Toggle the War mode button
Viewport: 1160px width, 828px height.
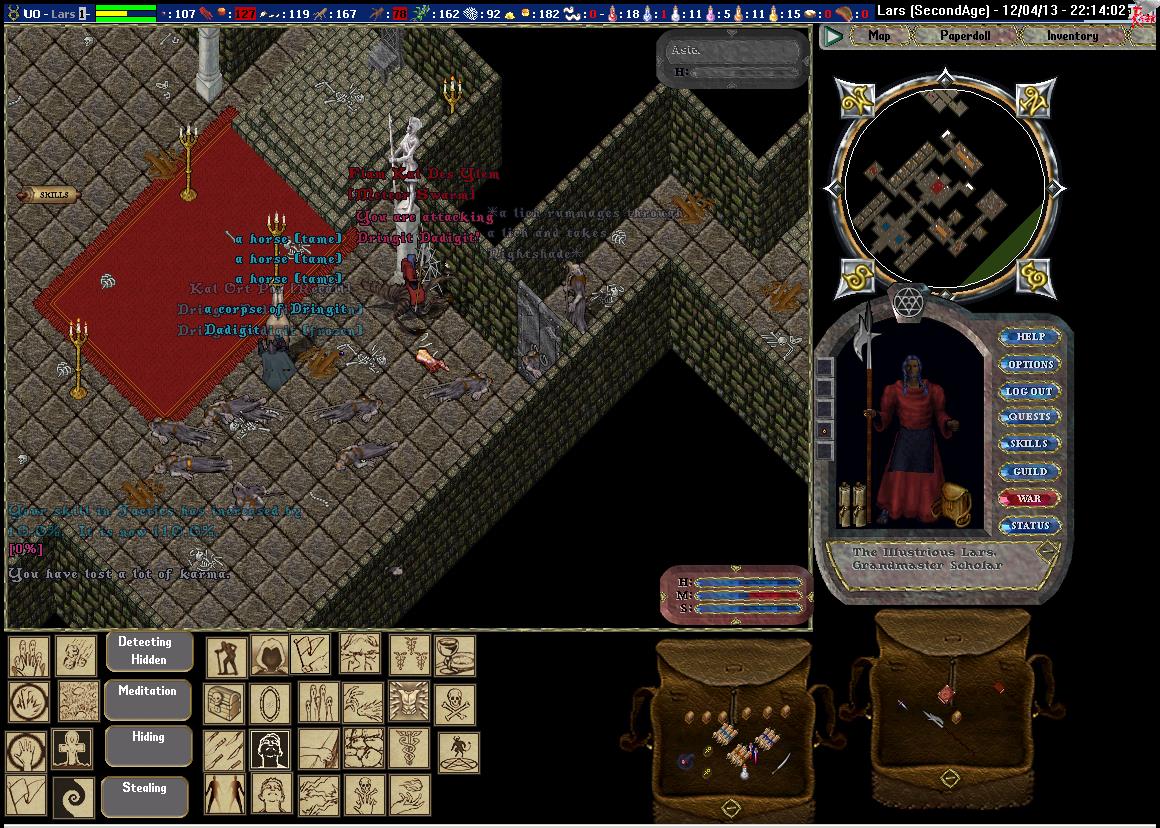tap(1030, 498)
